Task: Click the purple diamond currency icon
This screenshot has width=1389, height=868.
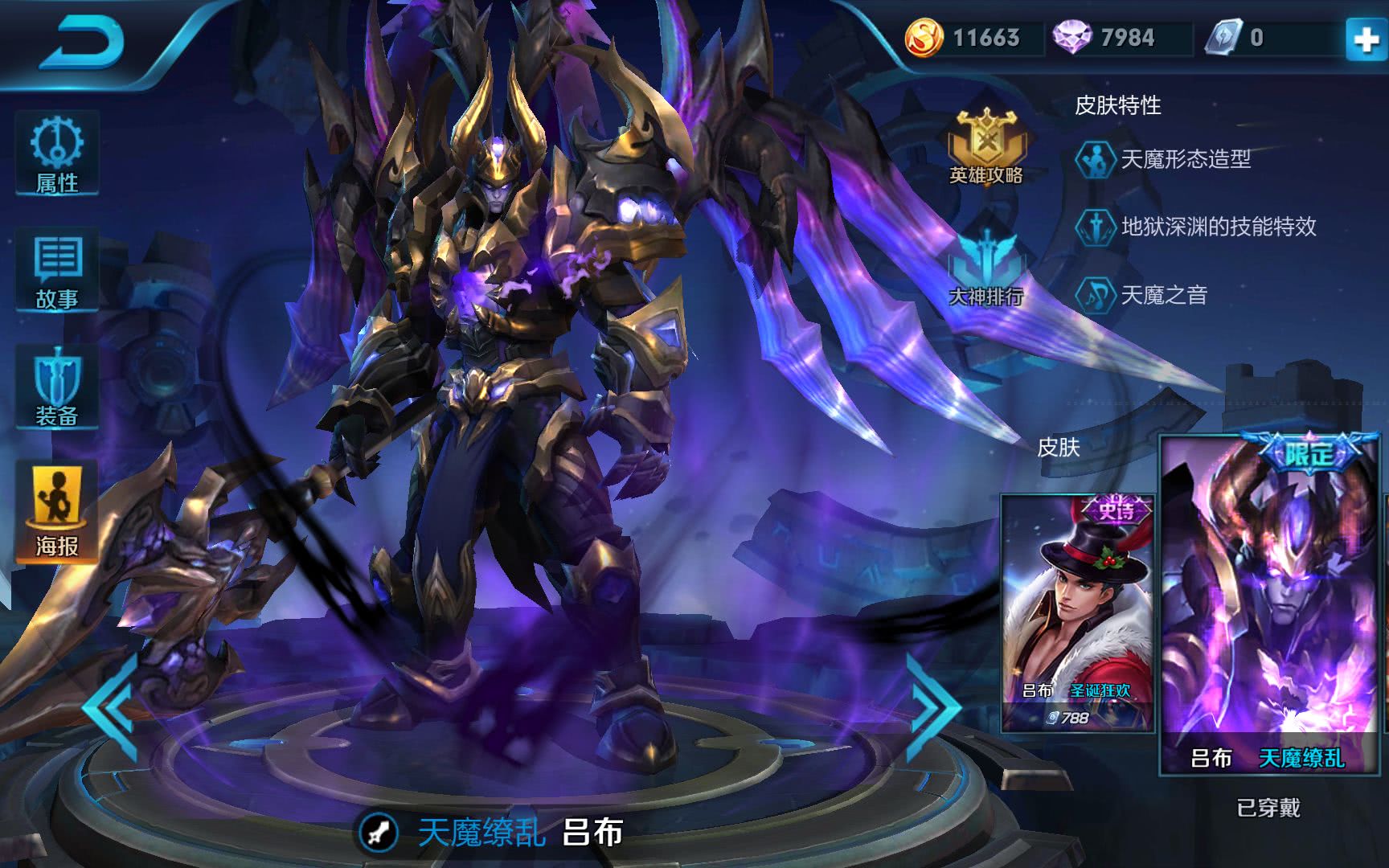Action: (1071, 38)
